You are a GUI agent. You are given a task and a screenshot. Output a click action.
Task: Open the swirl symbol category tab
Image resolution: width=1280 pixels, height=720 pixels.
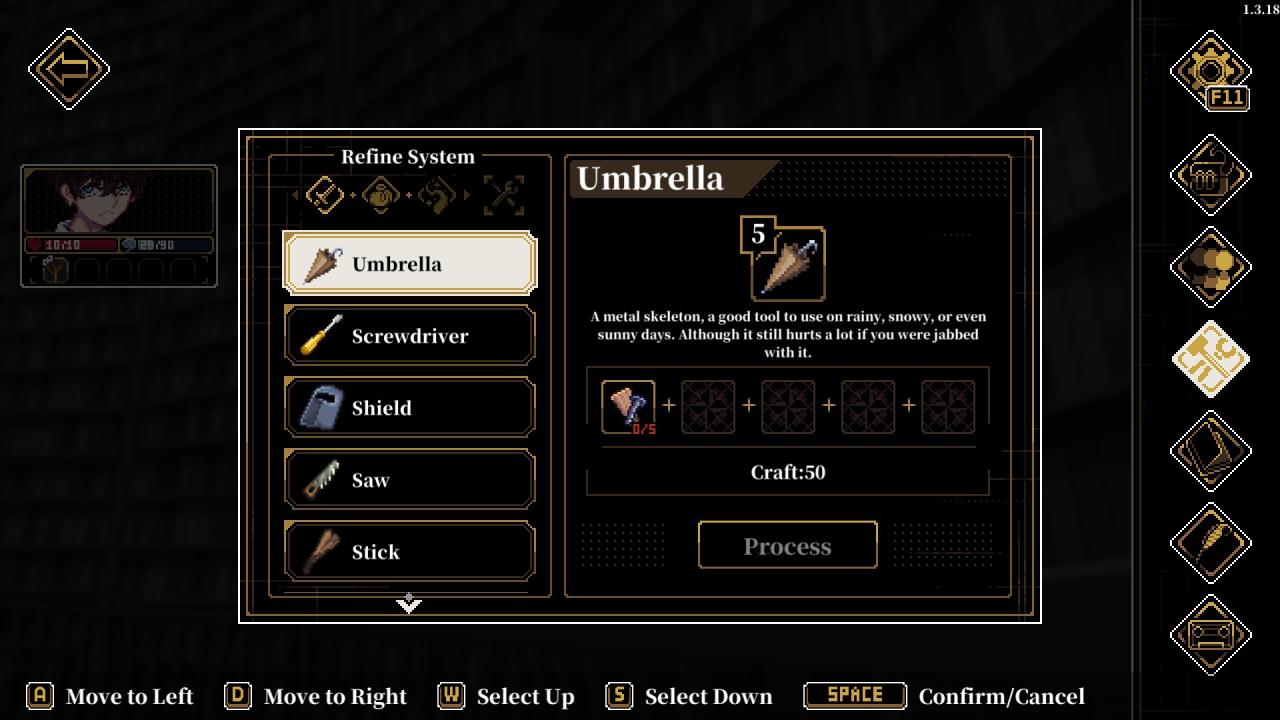tap(437, 194)
